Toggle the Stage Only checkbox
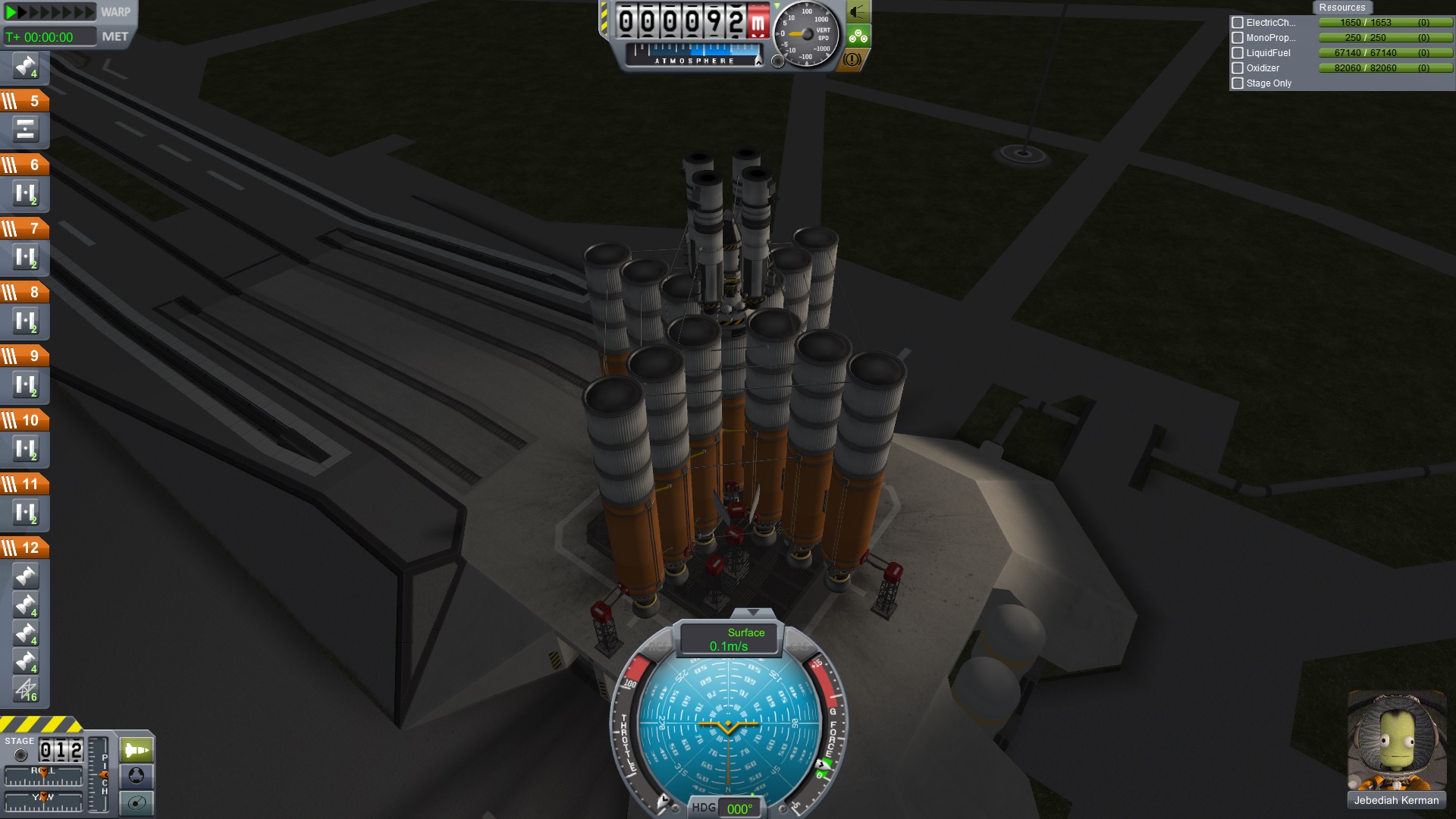 click(1238, 83)
